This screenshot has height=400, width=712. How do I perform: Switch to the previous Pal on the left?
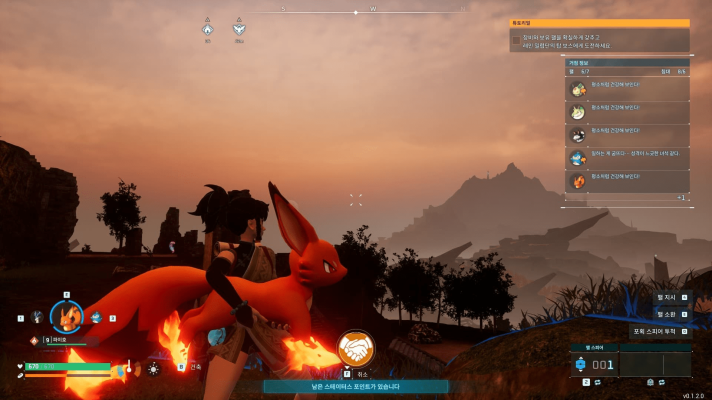(36, 318)
